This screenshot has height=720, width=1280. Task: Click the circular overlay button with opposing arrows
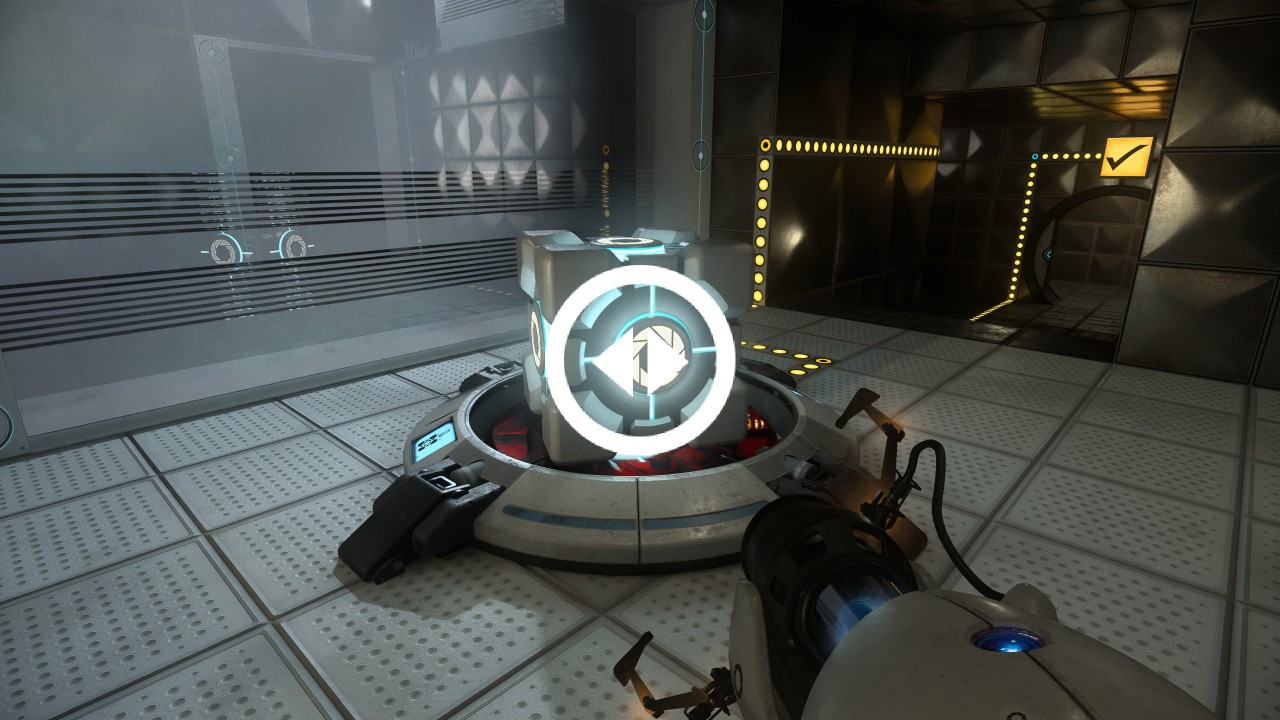(x=643, y=359)
